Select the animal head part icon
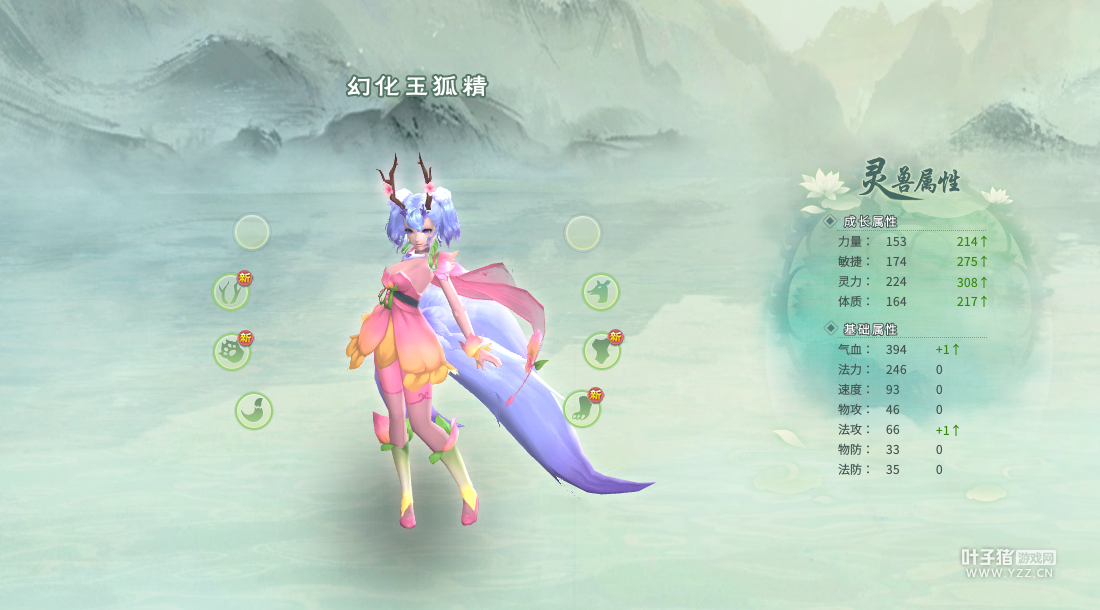 (x=601, y=292)
